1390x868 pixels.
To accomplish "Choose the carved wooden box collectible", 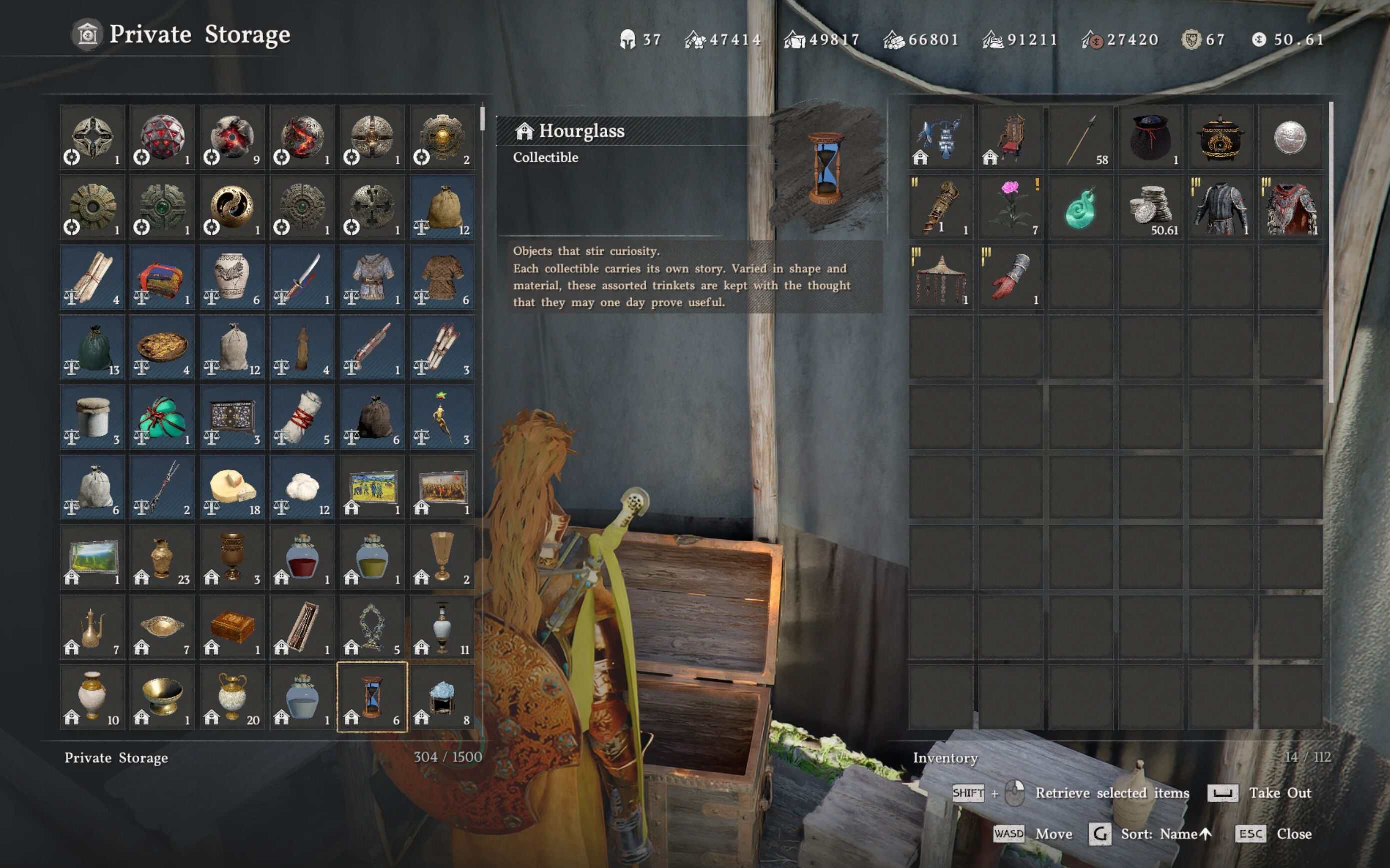I will click(232, 627).
